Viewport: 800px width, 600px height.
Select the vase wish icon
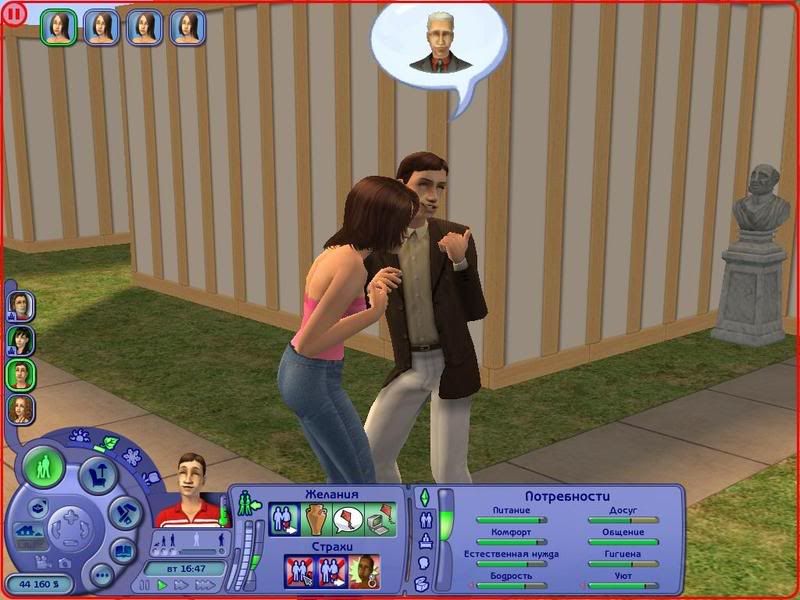tap(316, 519)
